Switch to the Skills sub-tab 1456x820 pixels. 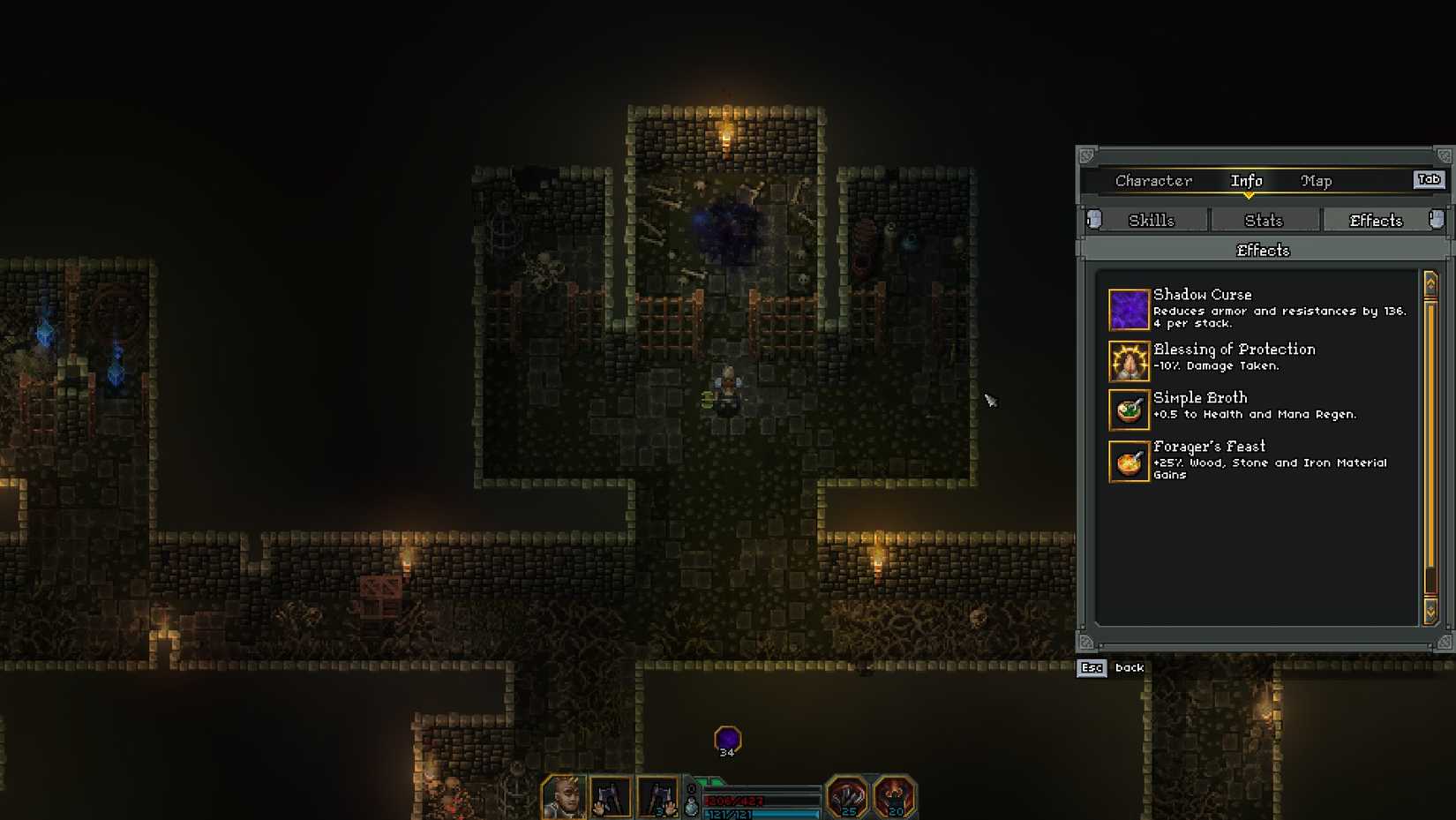[1152, 220]
